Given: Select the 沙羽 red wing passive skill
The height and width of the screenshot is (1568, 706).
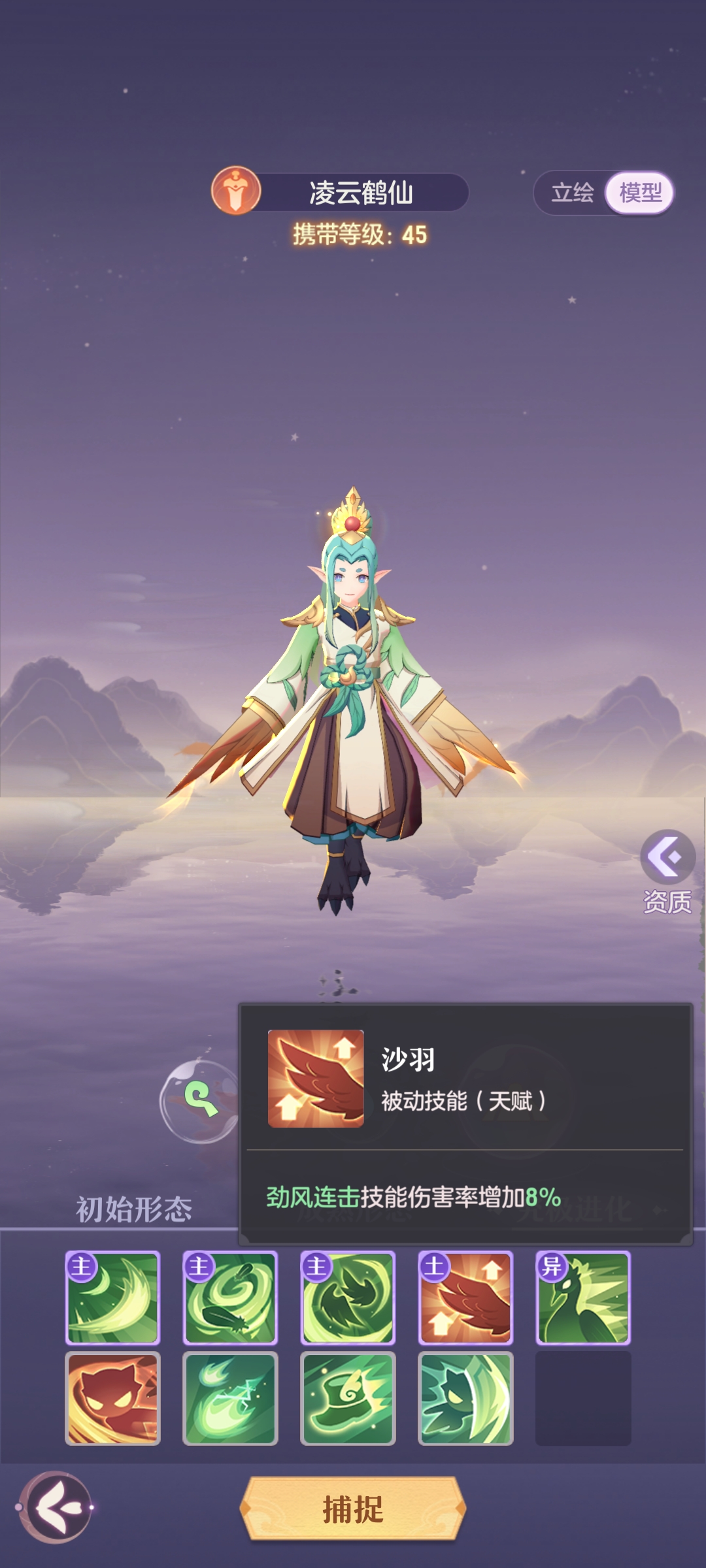Looking at the screenshot, I should click(465, 1298).
